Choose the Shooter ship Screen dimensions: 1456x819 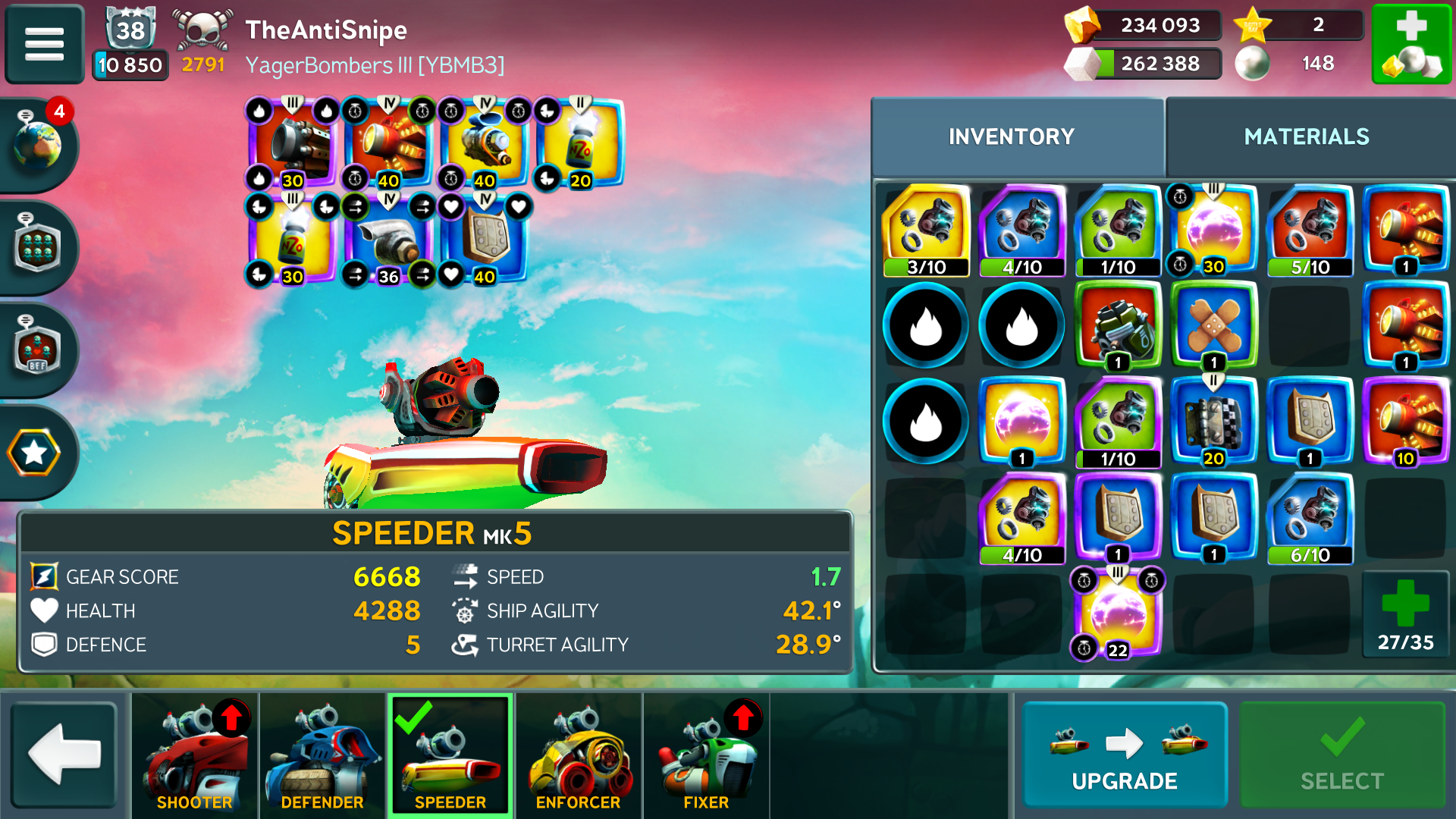tap(195, 755)
